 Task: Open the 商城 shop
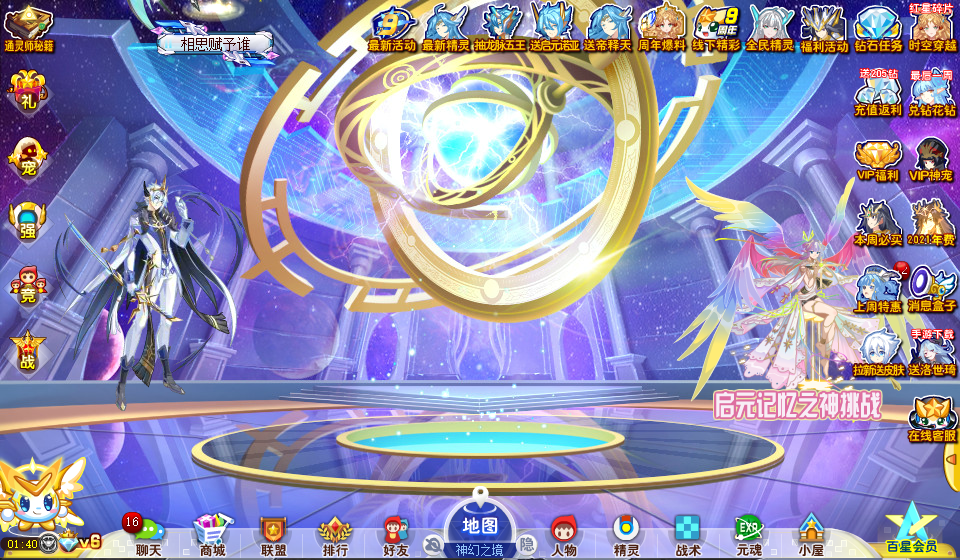[211, 535]
